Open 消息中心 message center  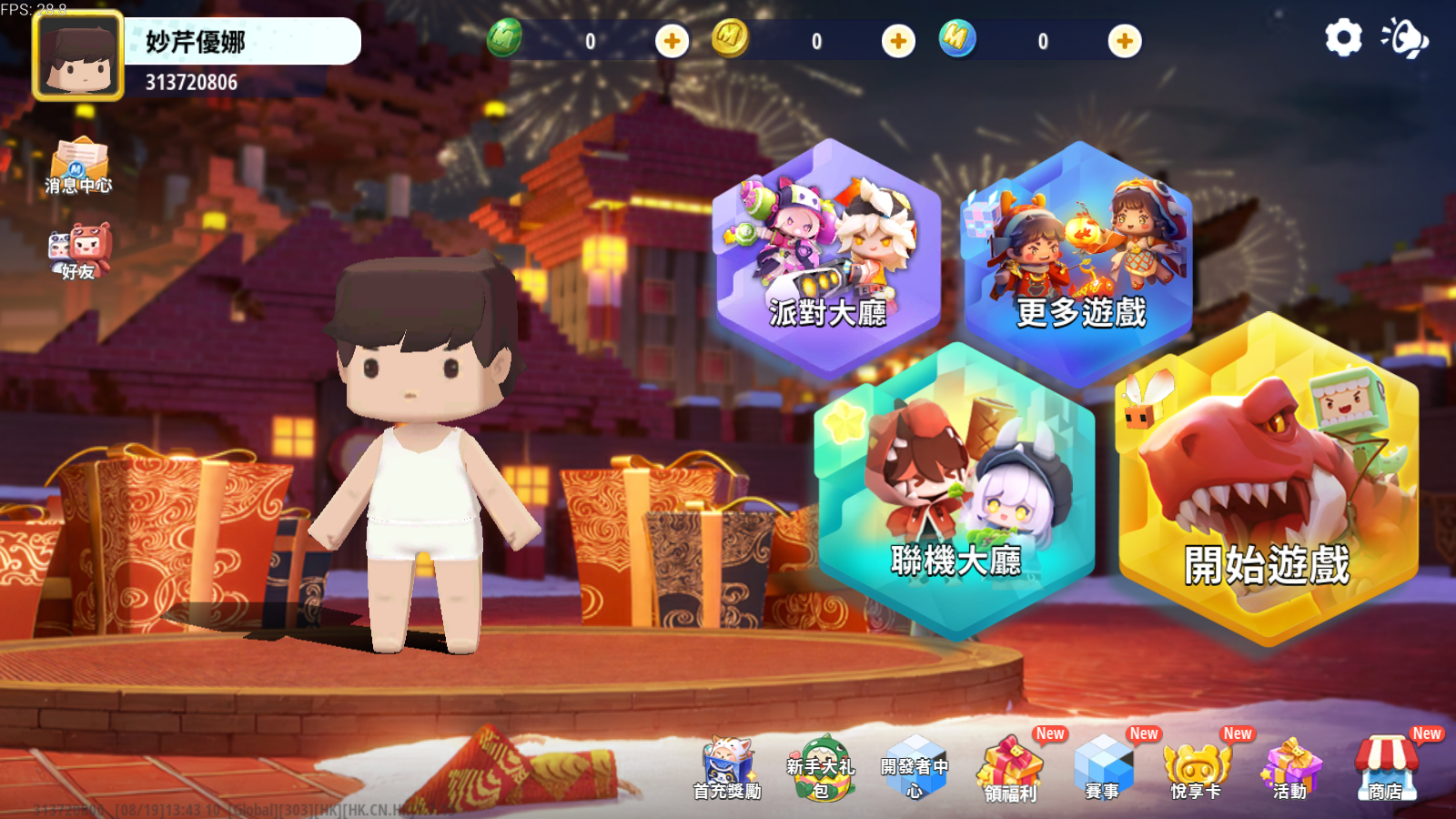tap(78, 166)
